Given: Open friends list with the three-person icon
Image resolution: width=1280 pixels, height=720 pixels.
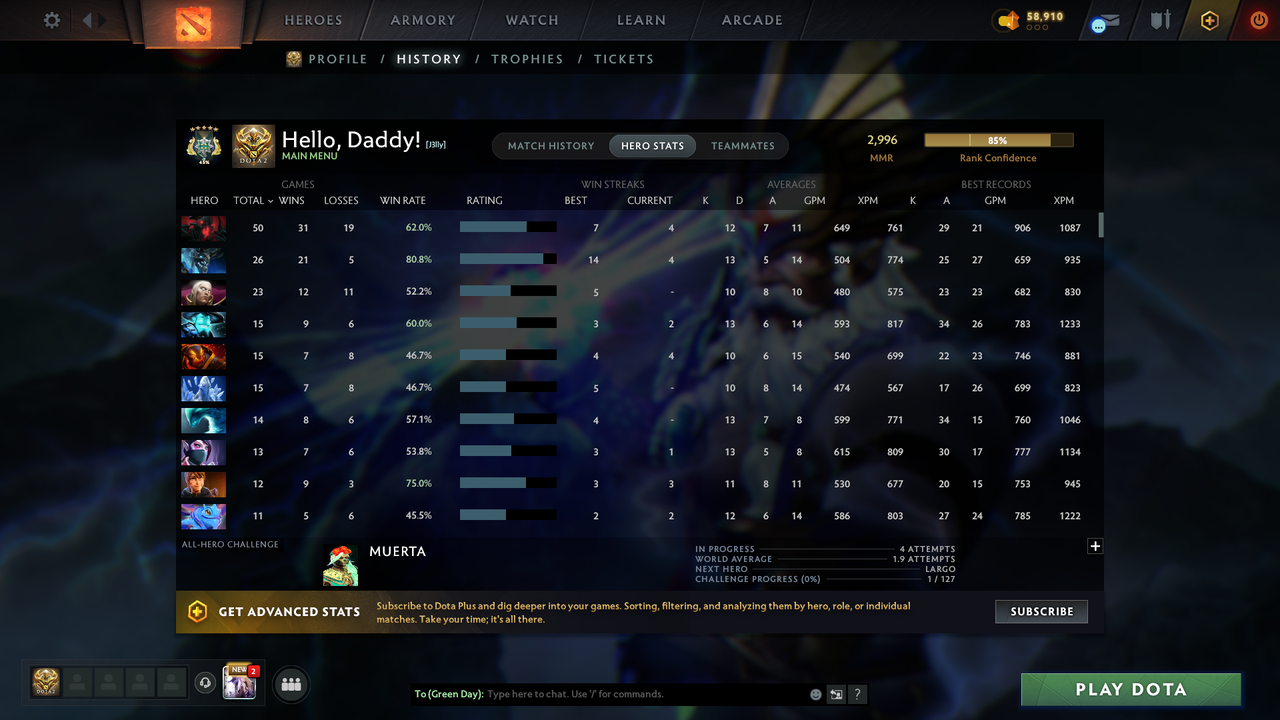Looking at the screenshot, I should click(290, 684).
